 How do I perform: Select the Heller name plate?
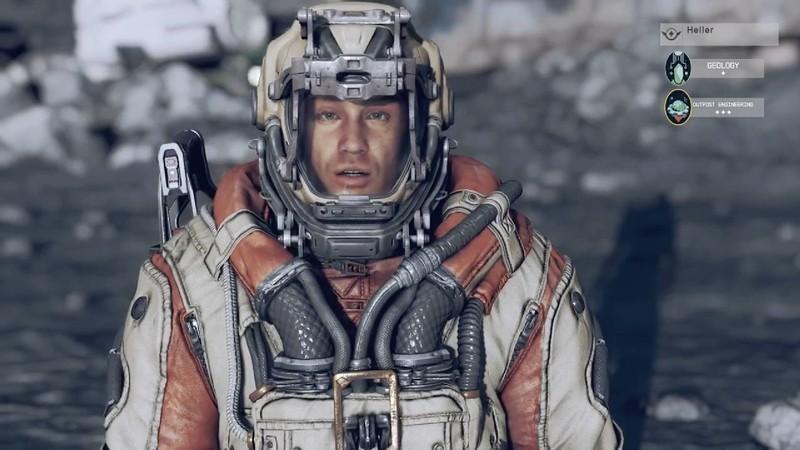tap(718, 34)
